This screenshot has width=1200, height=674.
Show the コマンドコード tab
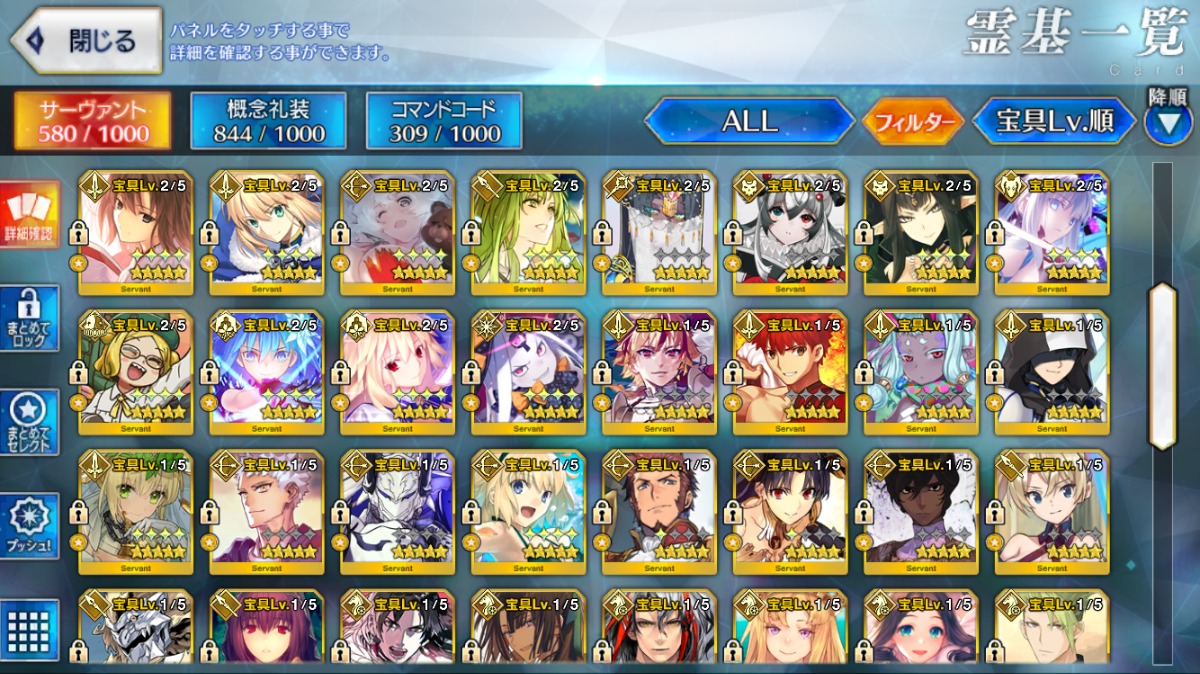(444, 121)
